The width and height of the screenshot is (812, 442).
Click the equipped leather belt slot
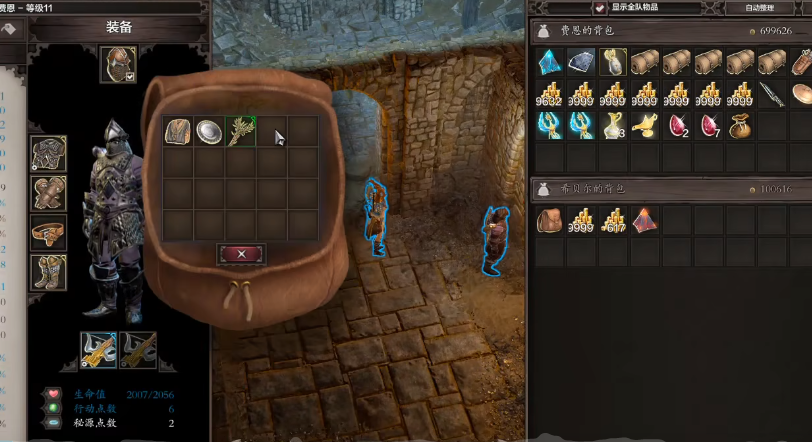pyautogui.click(x=48, y=231)
